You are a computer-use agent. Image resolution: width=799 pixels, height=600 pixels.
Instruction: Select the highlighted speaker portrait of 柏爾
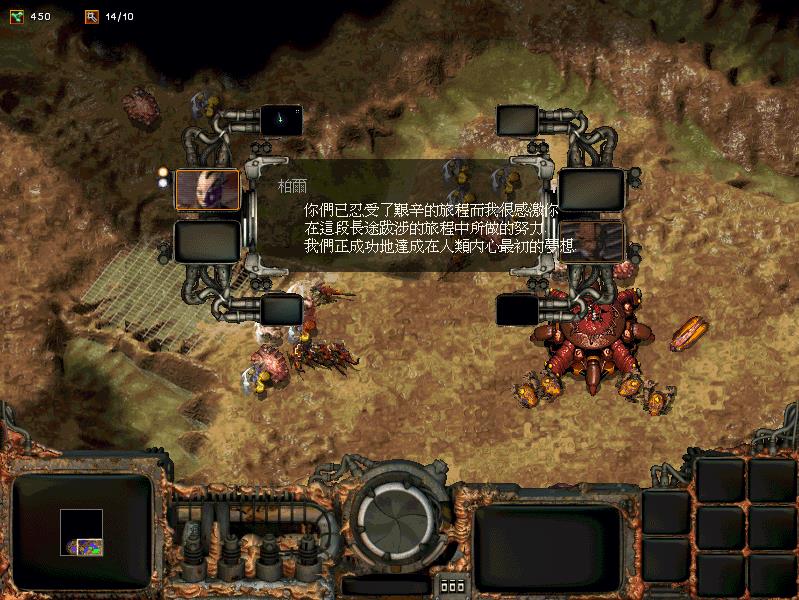(x=207, y=189)
